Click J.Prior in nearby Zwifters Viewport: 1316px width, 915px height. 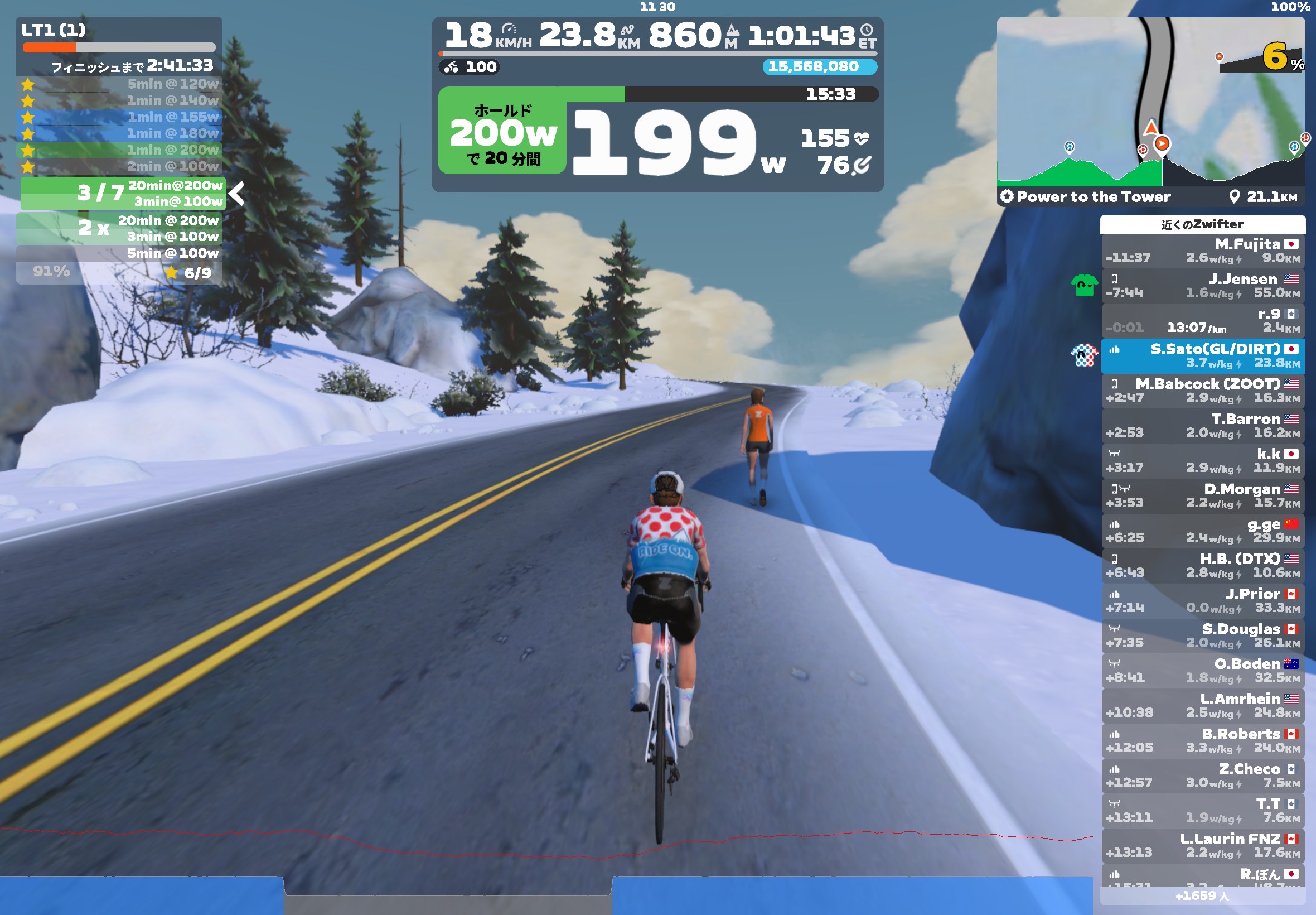point(1202,600)
